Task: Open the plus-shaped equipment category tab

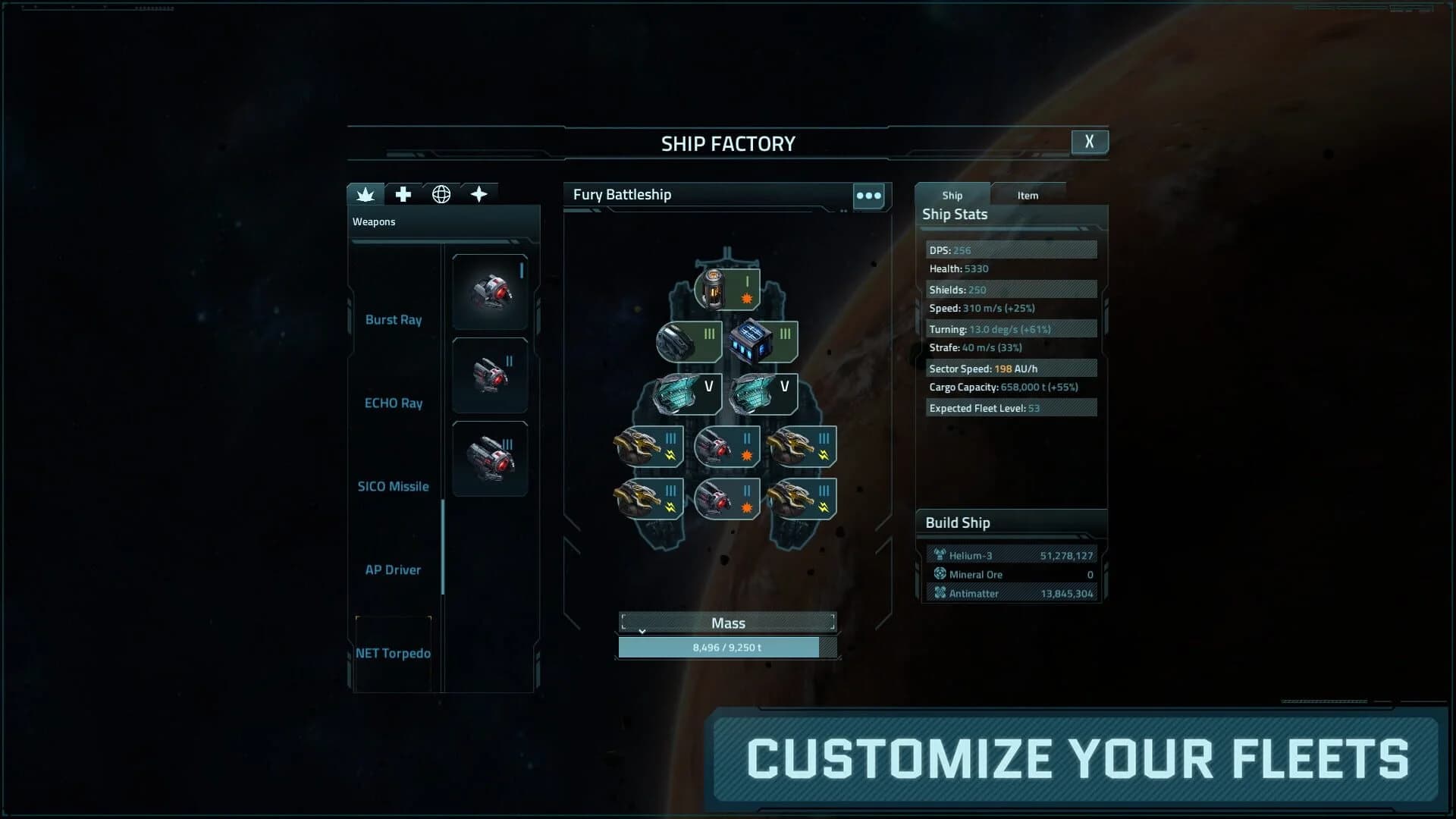Action: pos(403,194)
